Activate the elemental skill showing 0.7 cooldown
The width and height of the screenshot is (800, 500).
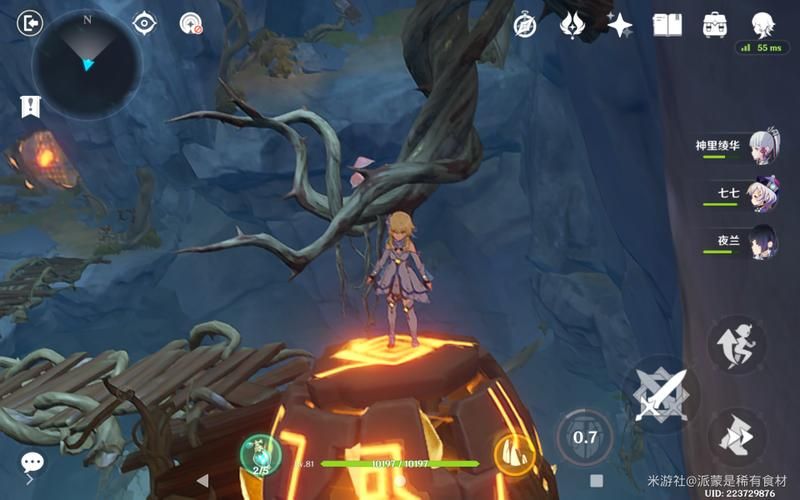585,438
